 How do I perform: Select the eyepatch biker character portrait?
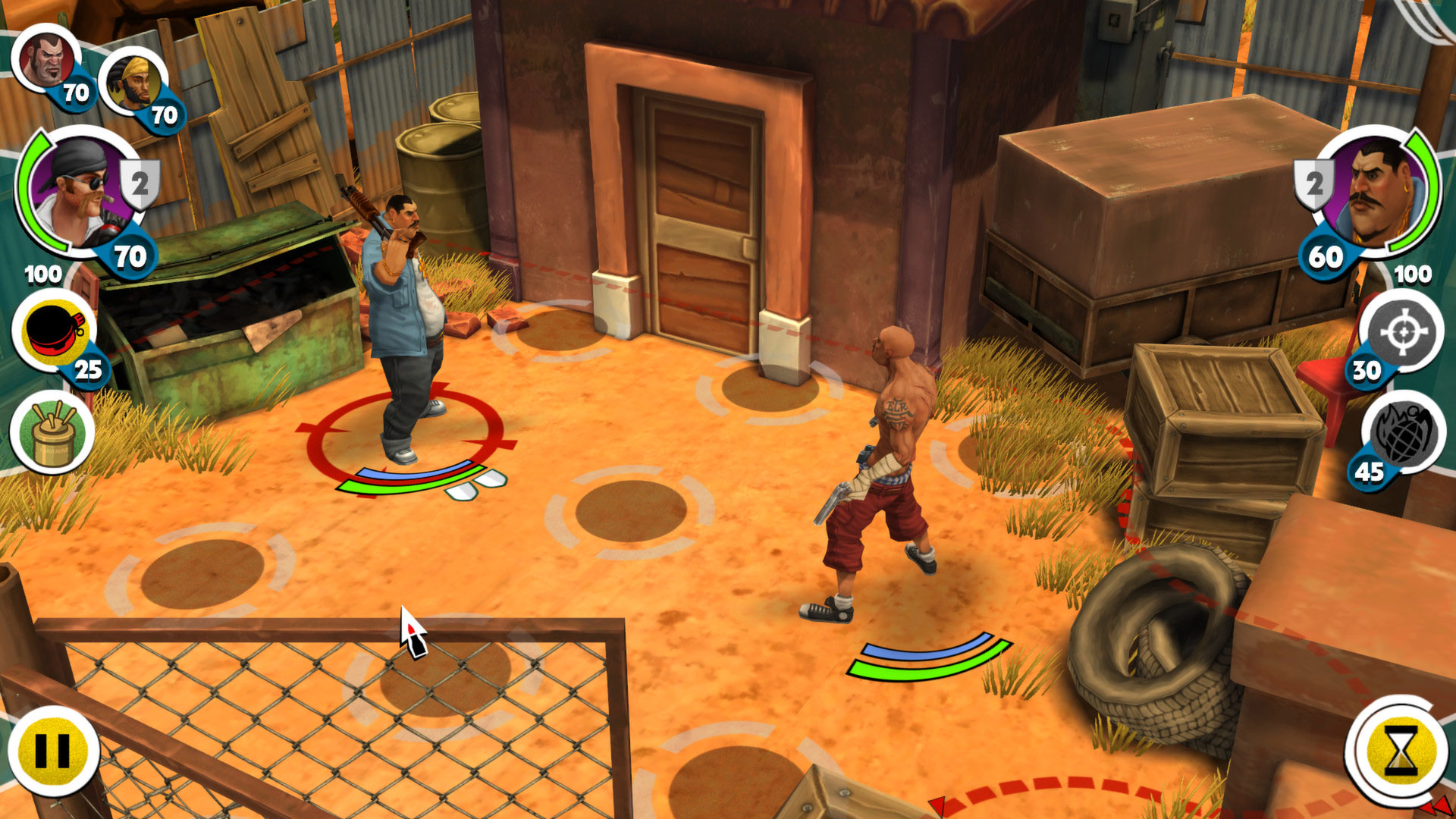coord(74,190)
